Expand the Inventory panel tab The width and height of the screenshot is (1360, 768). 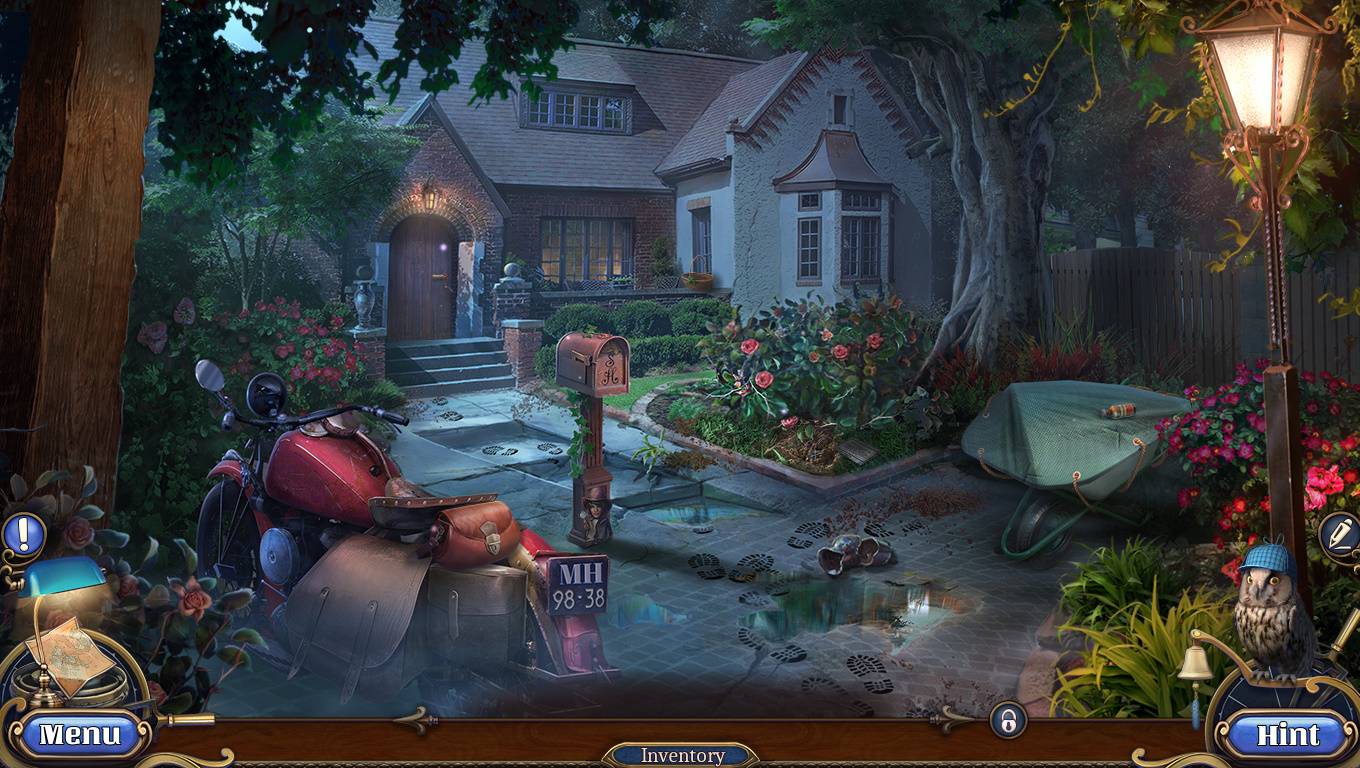point(681,755)
